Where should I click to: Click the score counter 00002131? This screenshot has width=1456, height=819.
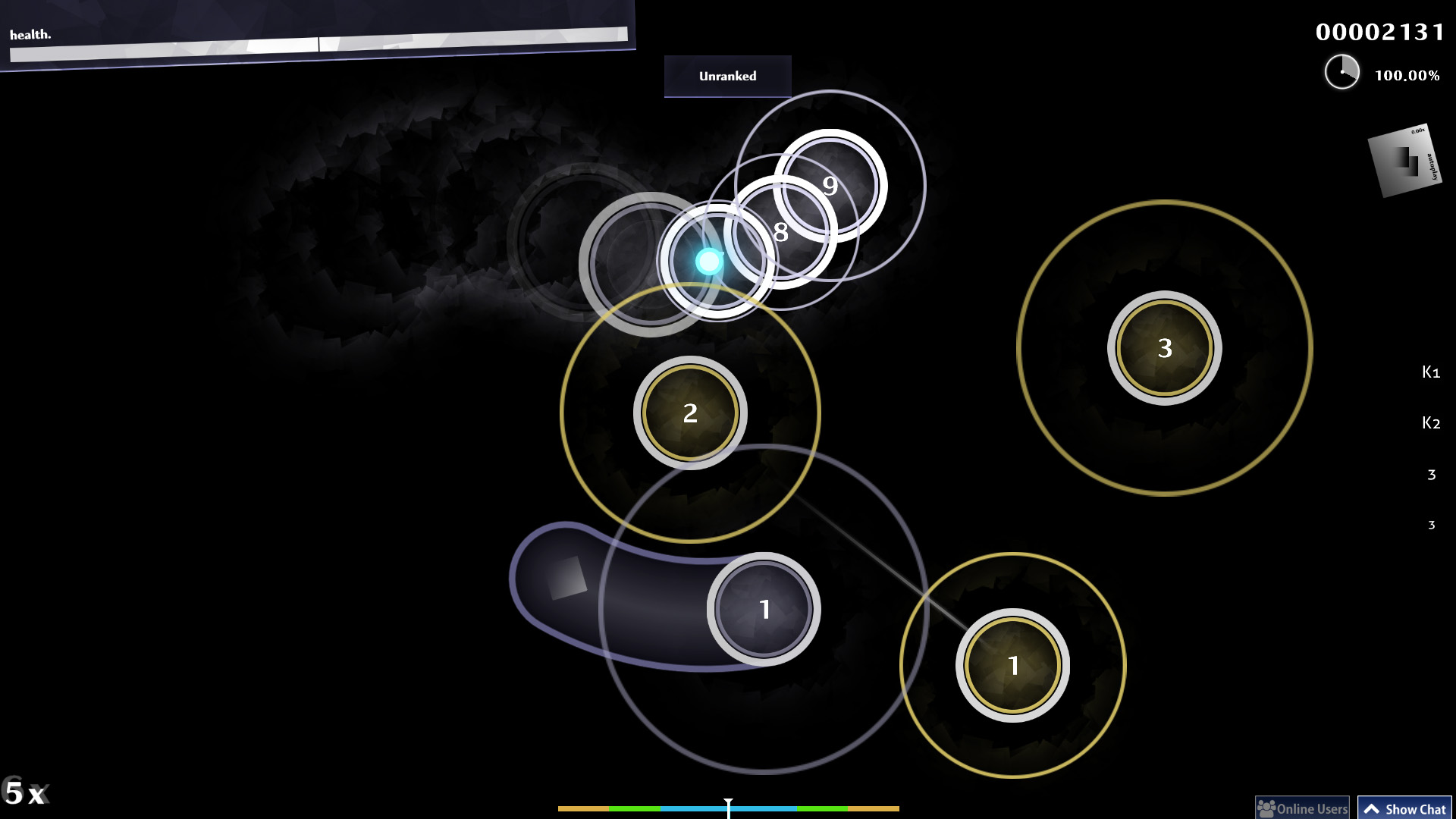(x=1380, y=32)
